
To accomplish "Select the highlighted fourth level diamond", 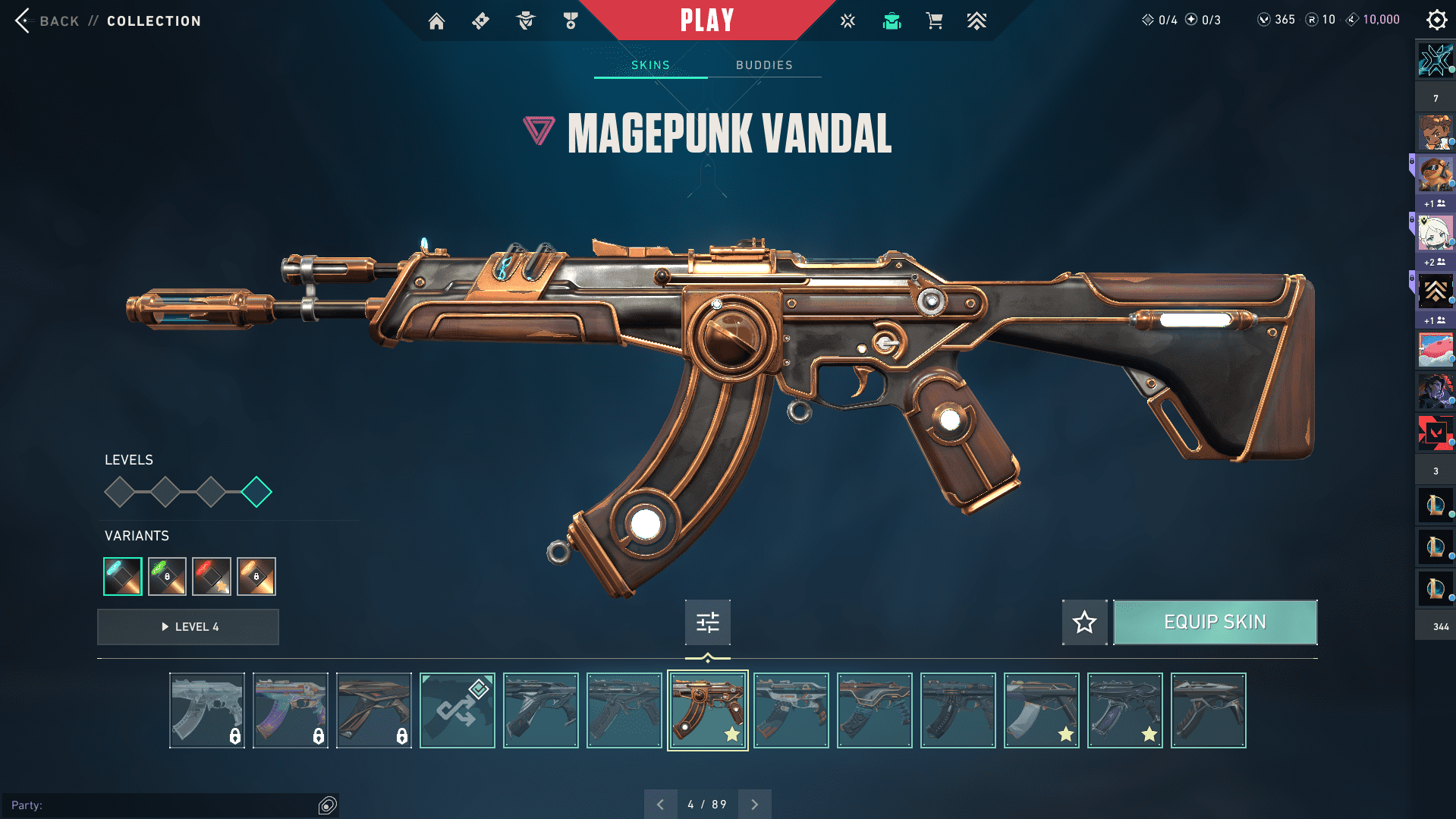I will [256, 492].
